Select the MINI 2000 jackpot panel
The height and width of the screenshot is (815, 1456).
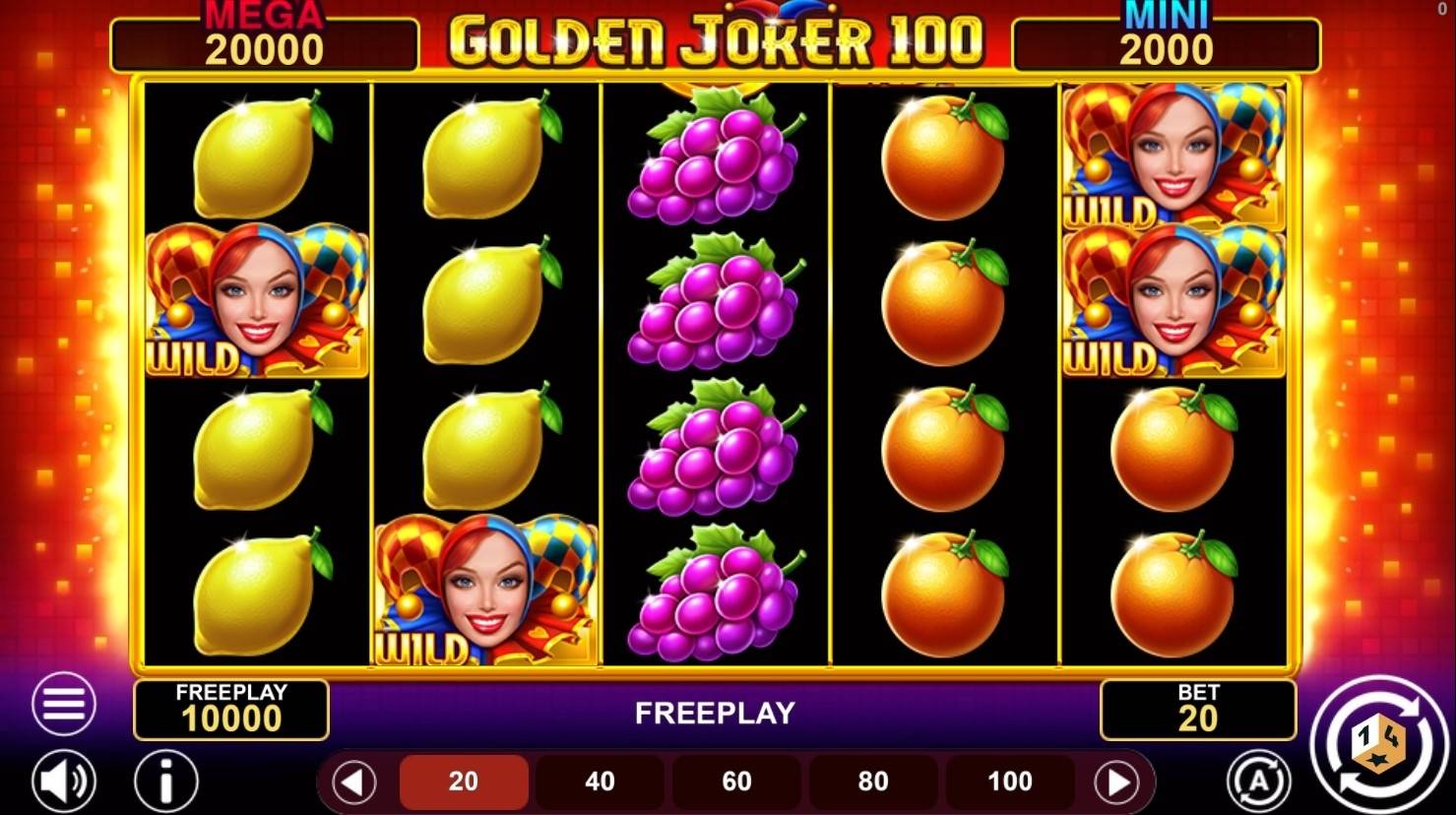pyautogui.click(x=1167, y=39)
